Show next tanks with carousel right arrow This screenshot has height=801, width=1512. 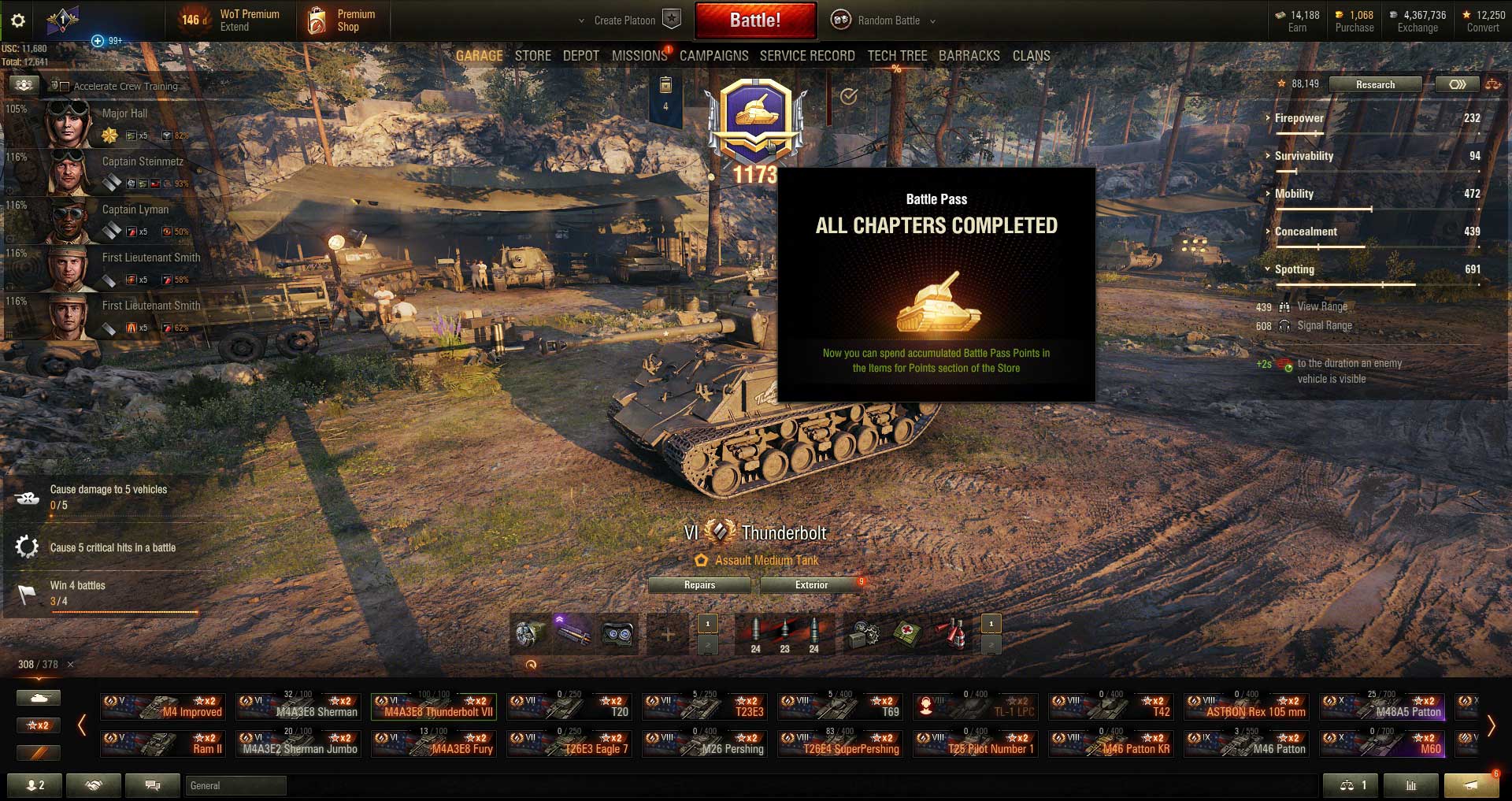[1491, 725]
